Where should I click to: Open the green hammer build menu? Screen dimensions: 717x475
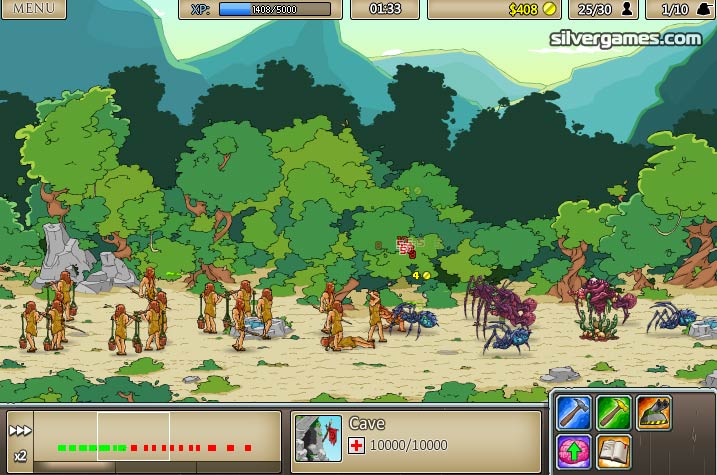(x=613, y=411)
